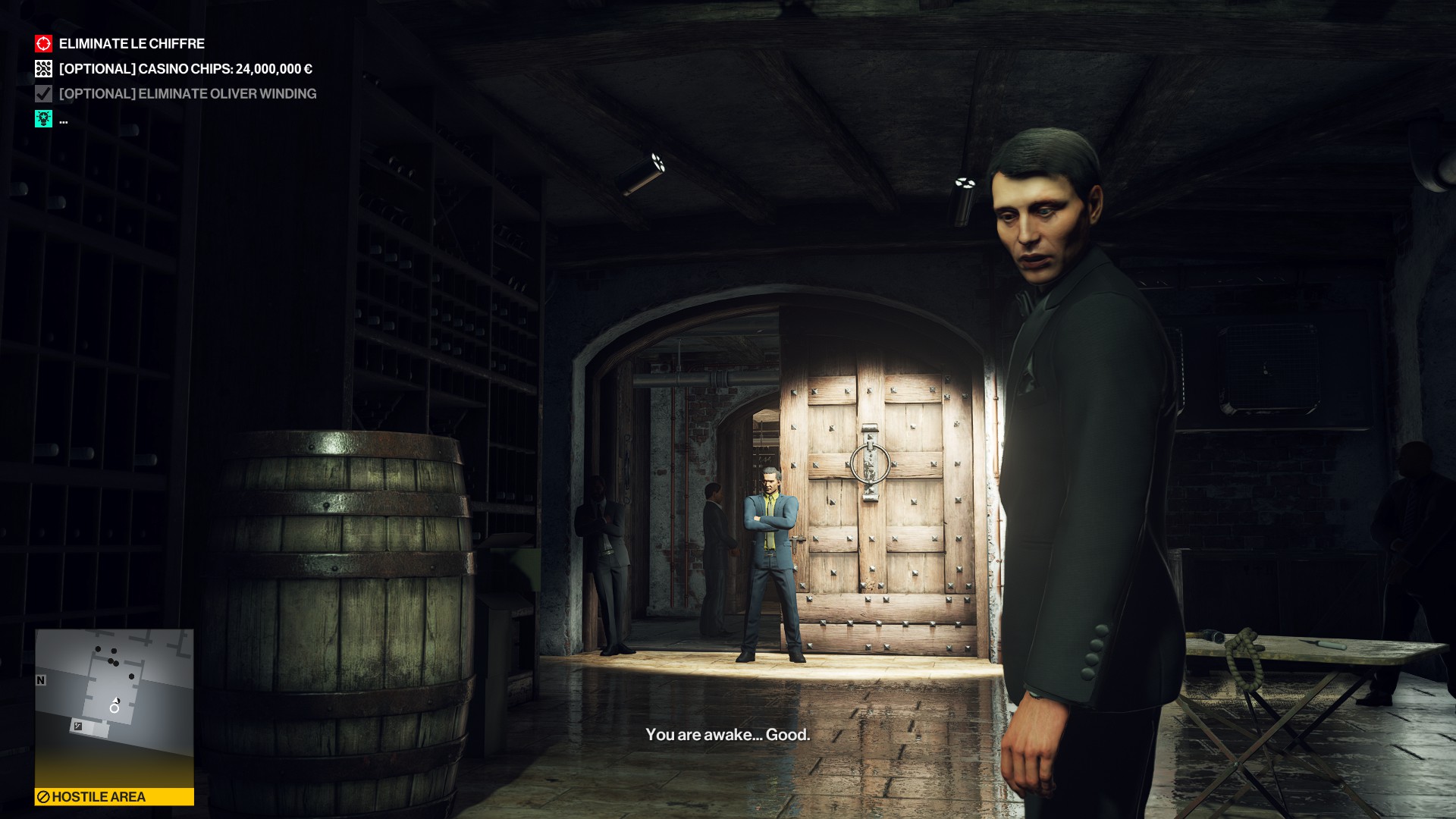The image size is (1456, 819).
Task: Open the minimap
Action: coord(115,707)
